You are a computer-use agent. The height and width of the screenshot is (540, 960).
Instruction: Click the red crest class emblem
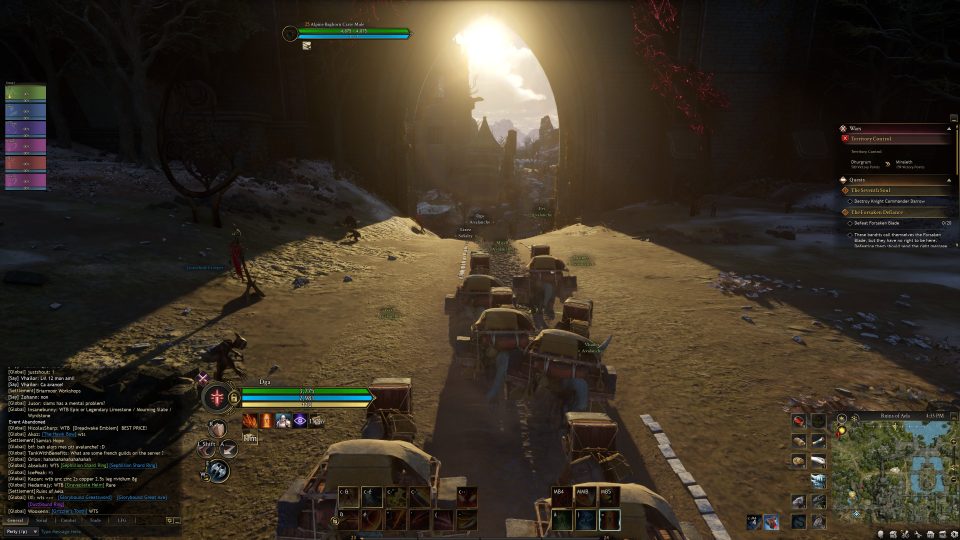(216, 398)
